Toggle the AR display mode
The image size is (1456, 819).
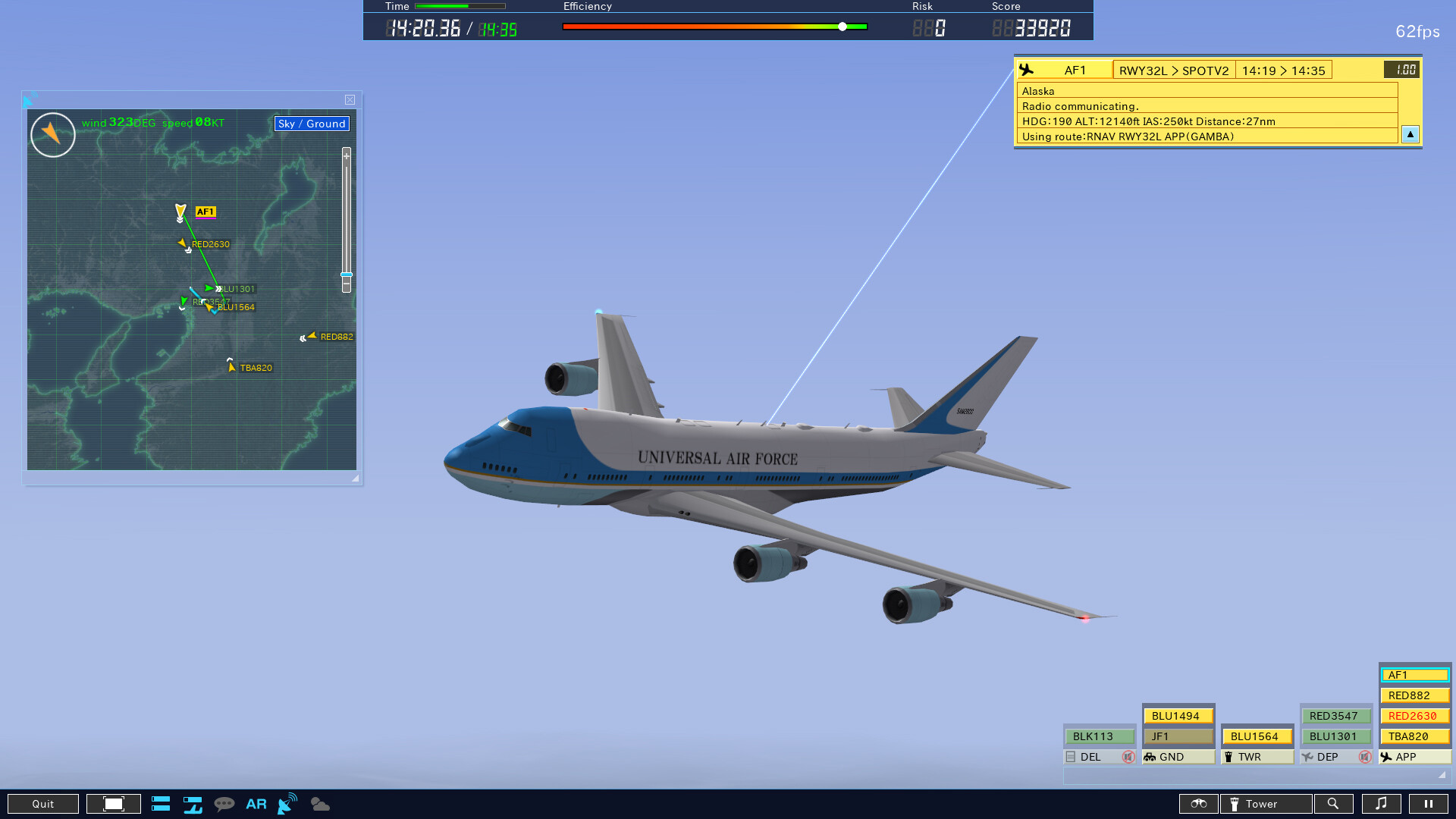(256, 804)
